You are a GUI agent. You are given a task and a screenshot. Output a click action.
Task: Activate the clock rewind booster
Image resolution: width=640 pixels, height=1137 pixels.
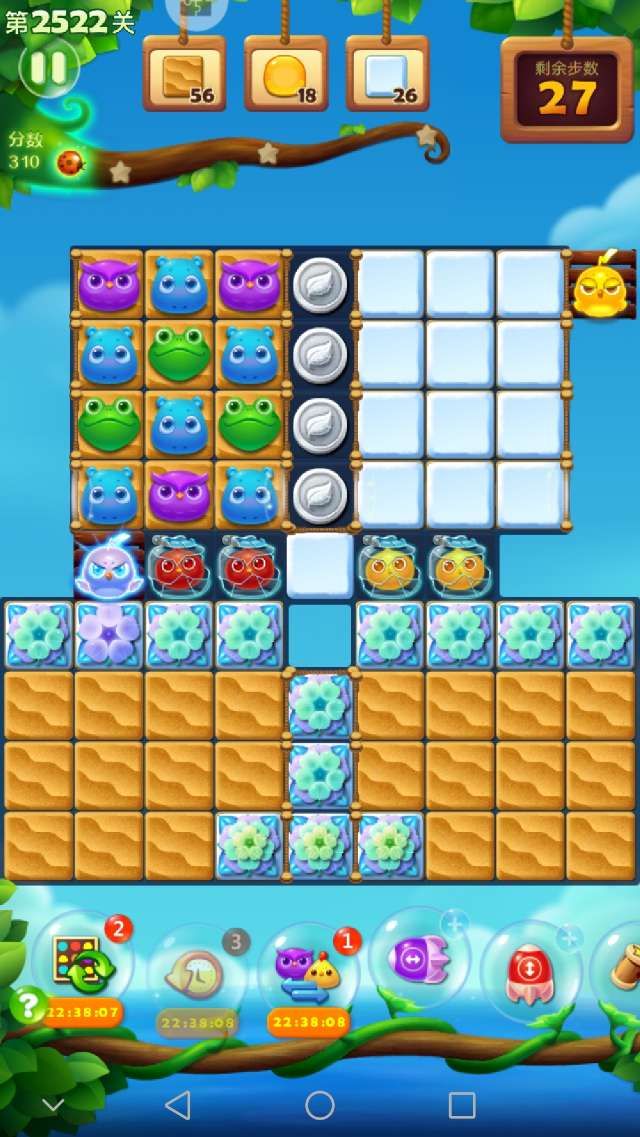point(194,968)
